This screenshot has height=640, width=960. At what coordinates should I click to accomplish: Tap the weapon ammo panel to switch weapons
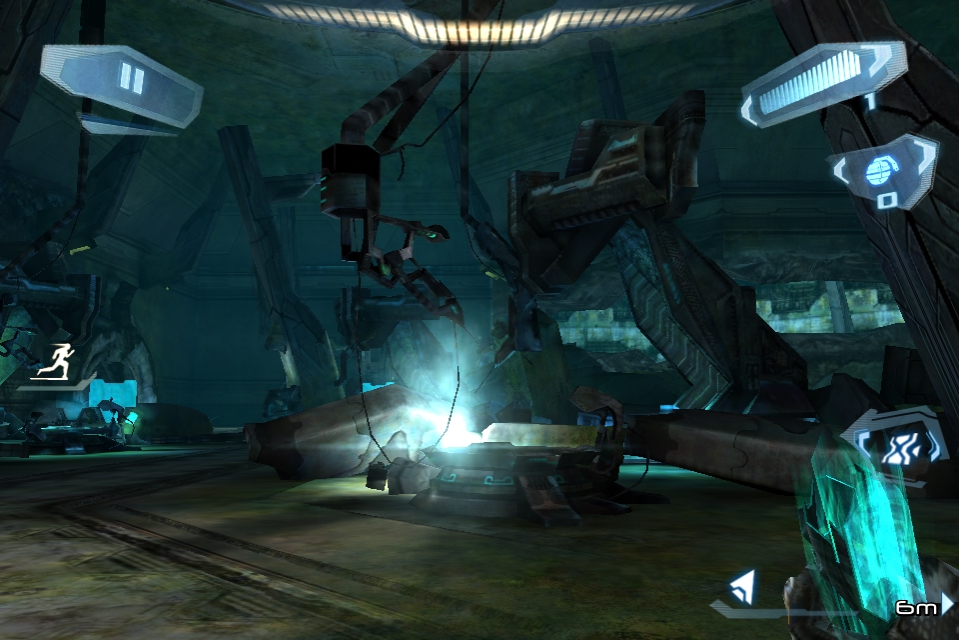pyautogui.click(x=821, y=87)
